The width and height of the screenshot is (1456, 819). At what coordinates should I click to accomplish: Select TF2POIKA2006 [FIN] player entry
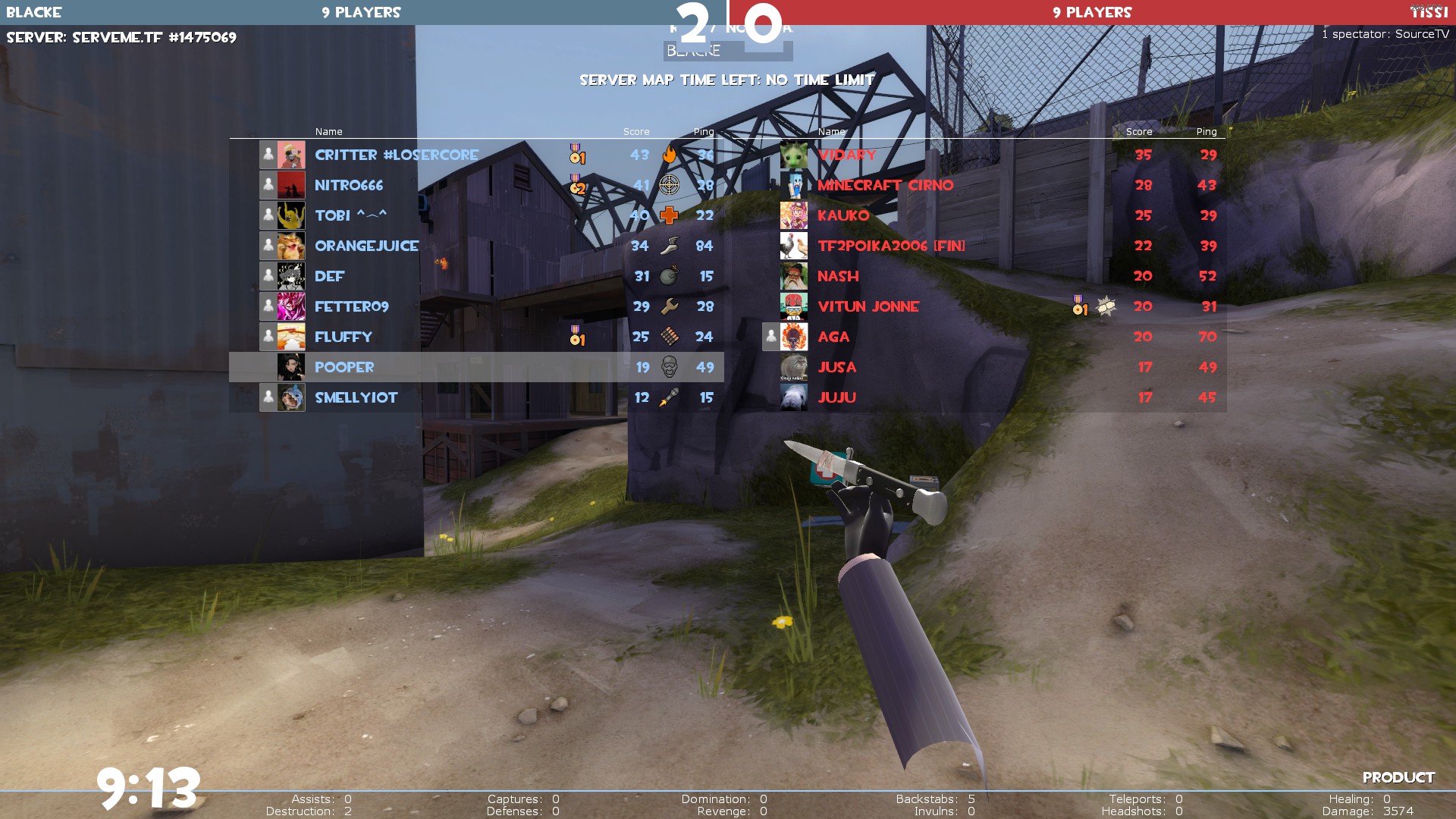click(891, 246)
